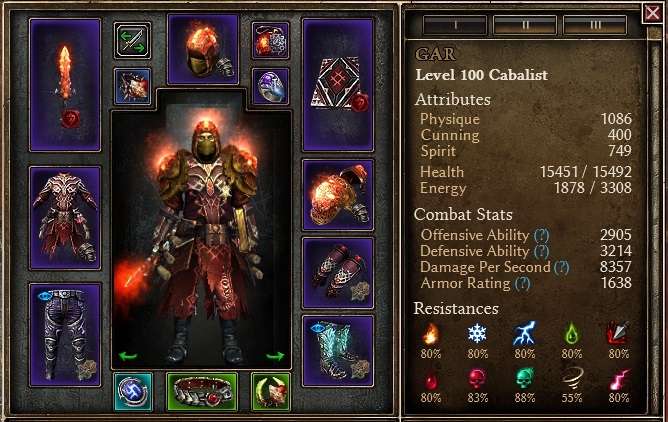Viewport: 668px width, 422px height.
Task: Click the blue medal slot
Action: [132, 391]
